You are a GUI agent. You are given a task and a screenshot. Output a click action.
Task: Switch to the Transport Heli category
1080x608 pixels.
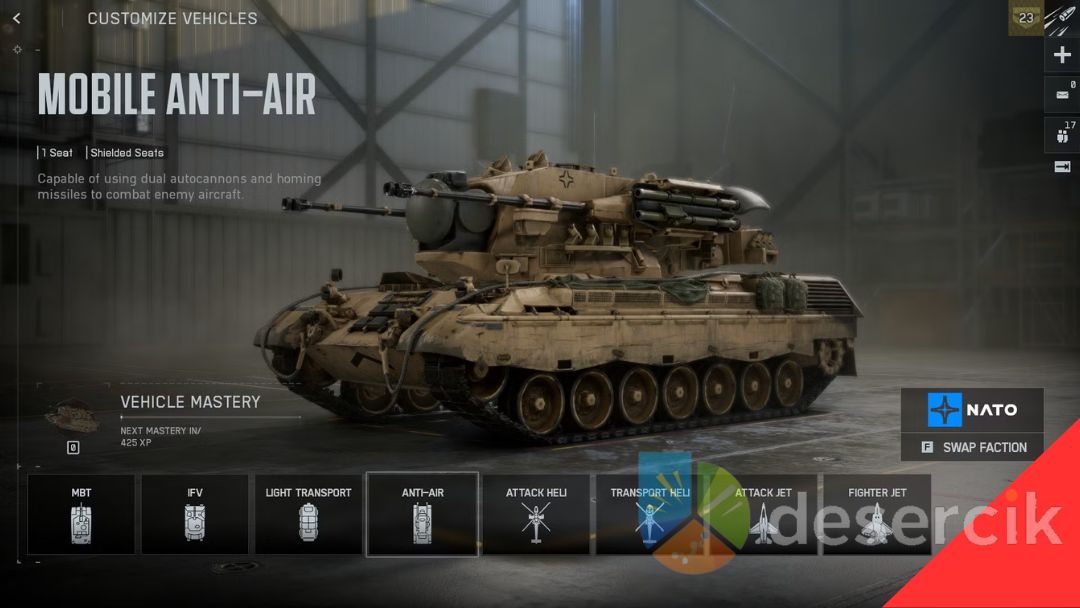pos(650,514)
